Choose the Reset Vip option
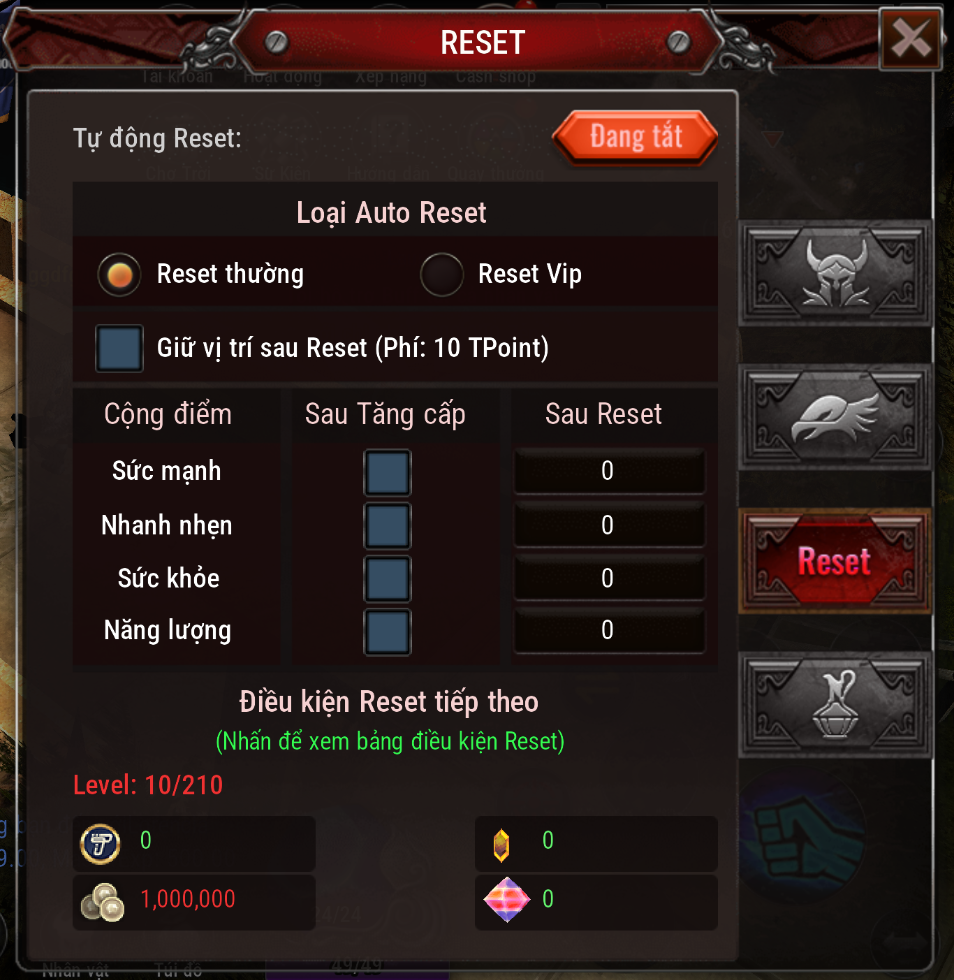954x980 pixels. (442, 274)
